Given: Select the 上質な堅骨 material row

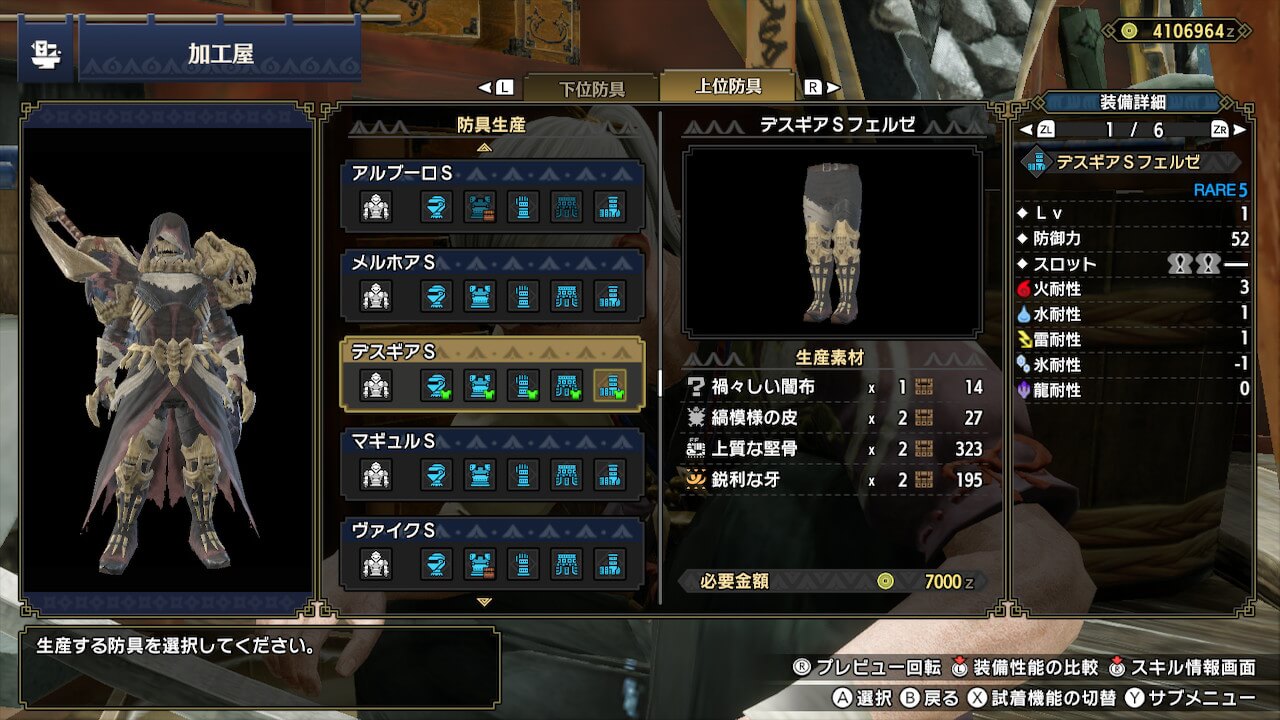Looking at the screenshot, I should (x=835, y=449).
